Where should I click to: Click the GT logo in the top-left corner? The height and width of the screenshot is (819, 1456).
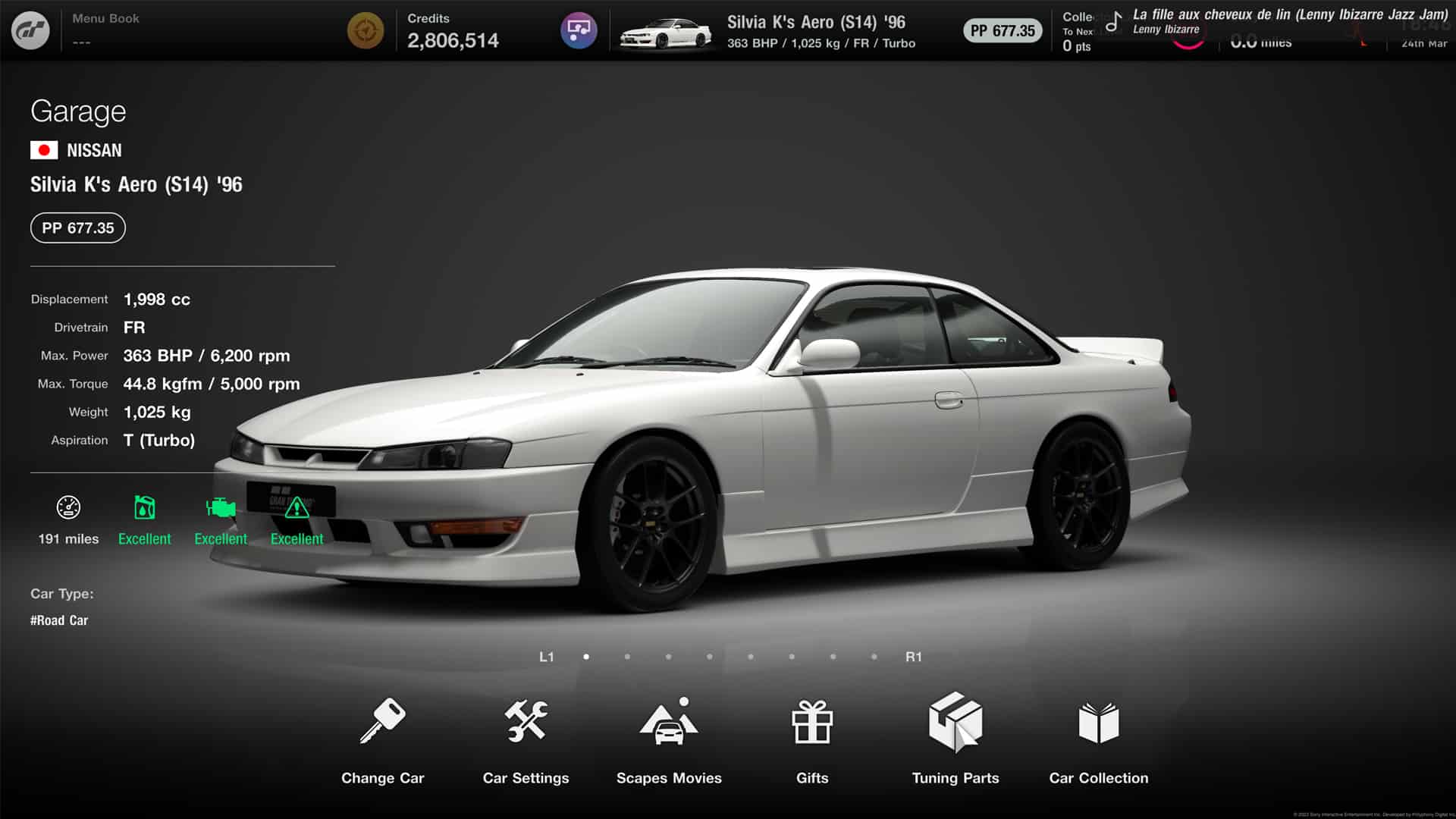[x=32, y=30]
